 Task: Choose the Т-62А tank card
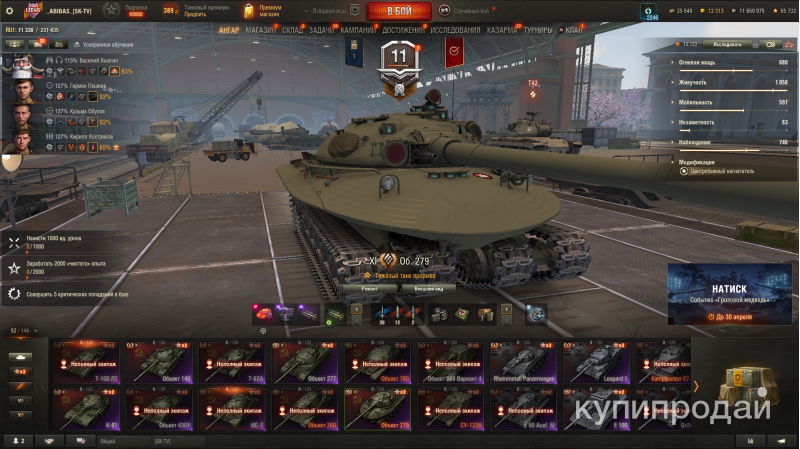tap(233, 365)
